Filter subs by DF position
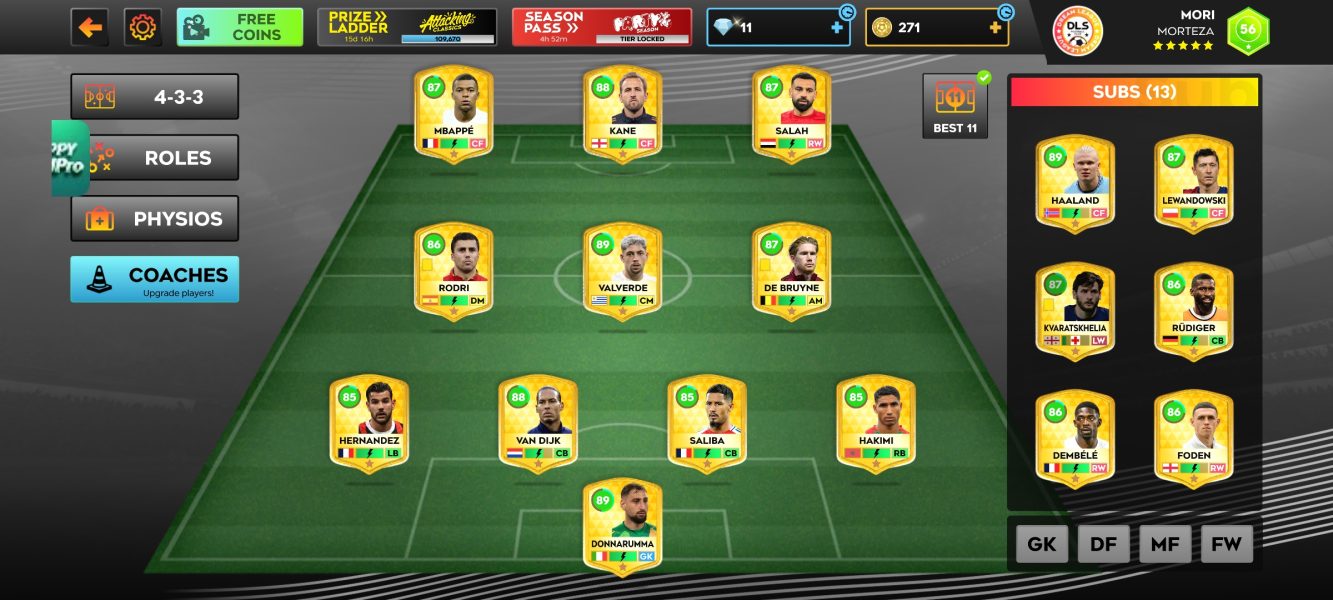 [1103, 544]
